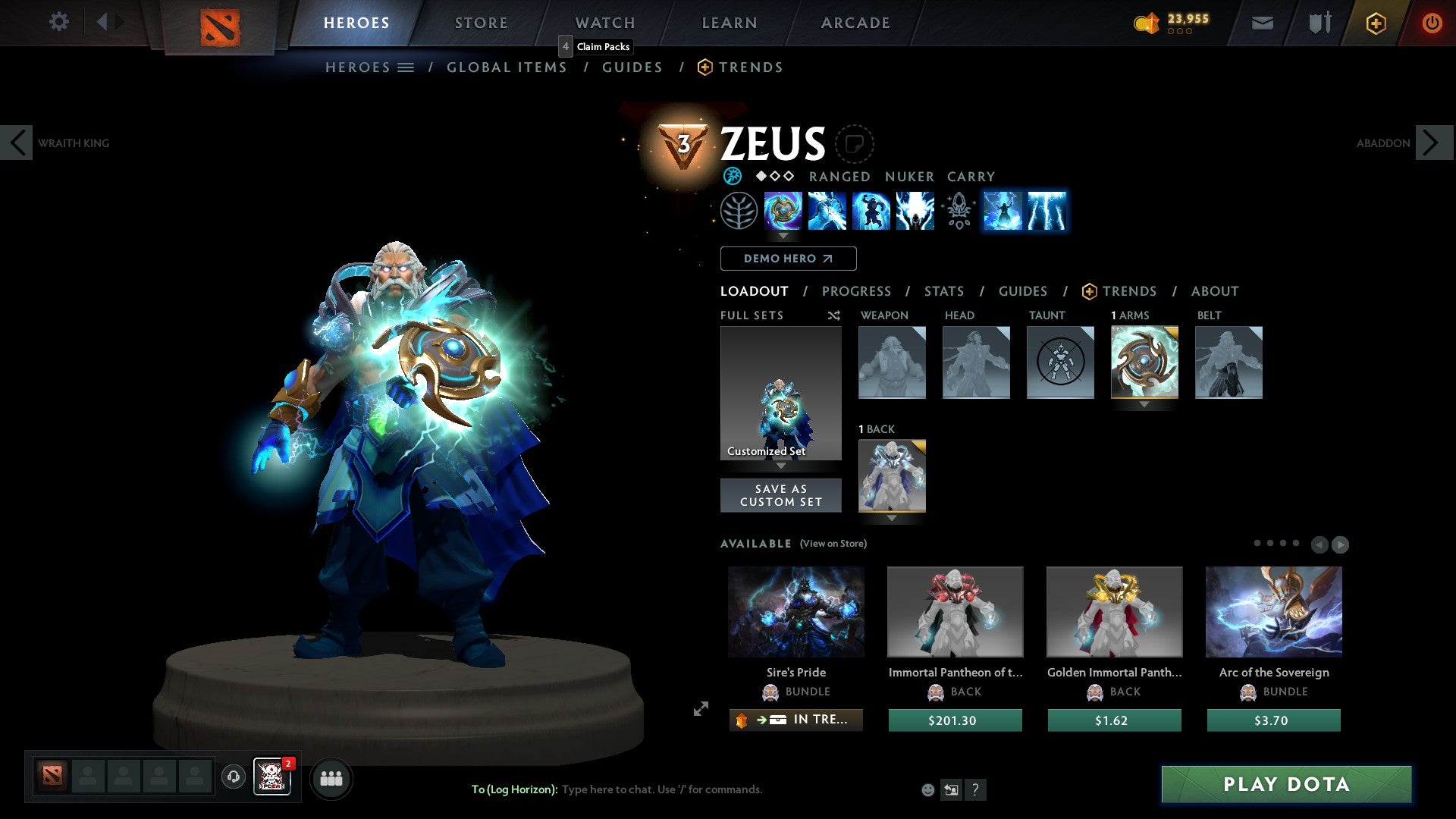Screen dimensions: 1456x819
Task: Open Dota Plus via the gold hexagon icon
Action: click(1375, 23)
